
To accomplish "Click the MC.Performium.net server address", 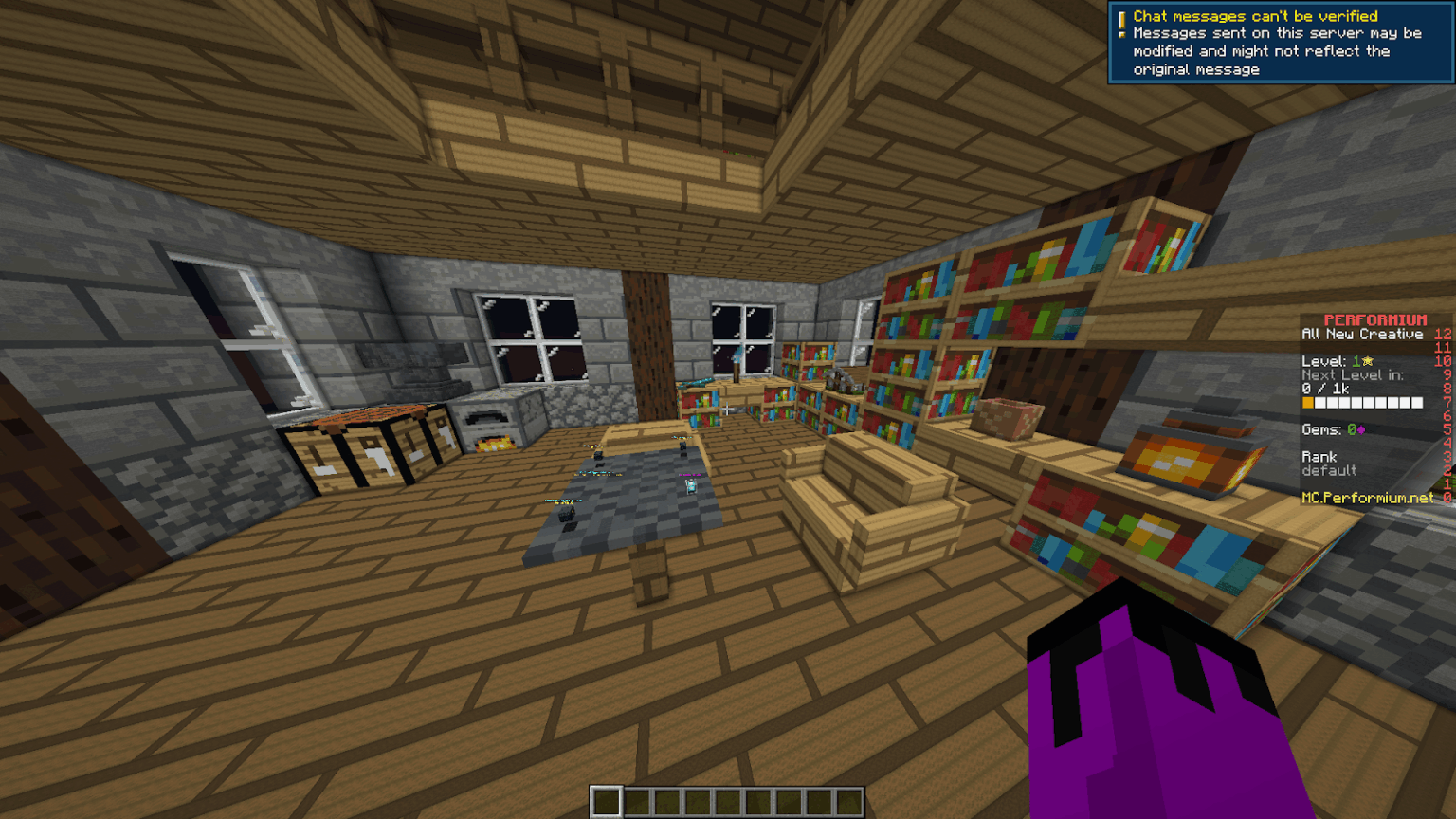I will (1369, 497).
